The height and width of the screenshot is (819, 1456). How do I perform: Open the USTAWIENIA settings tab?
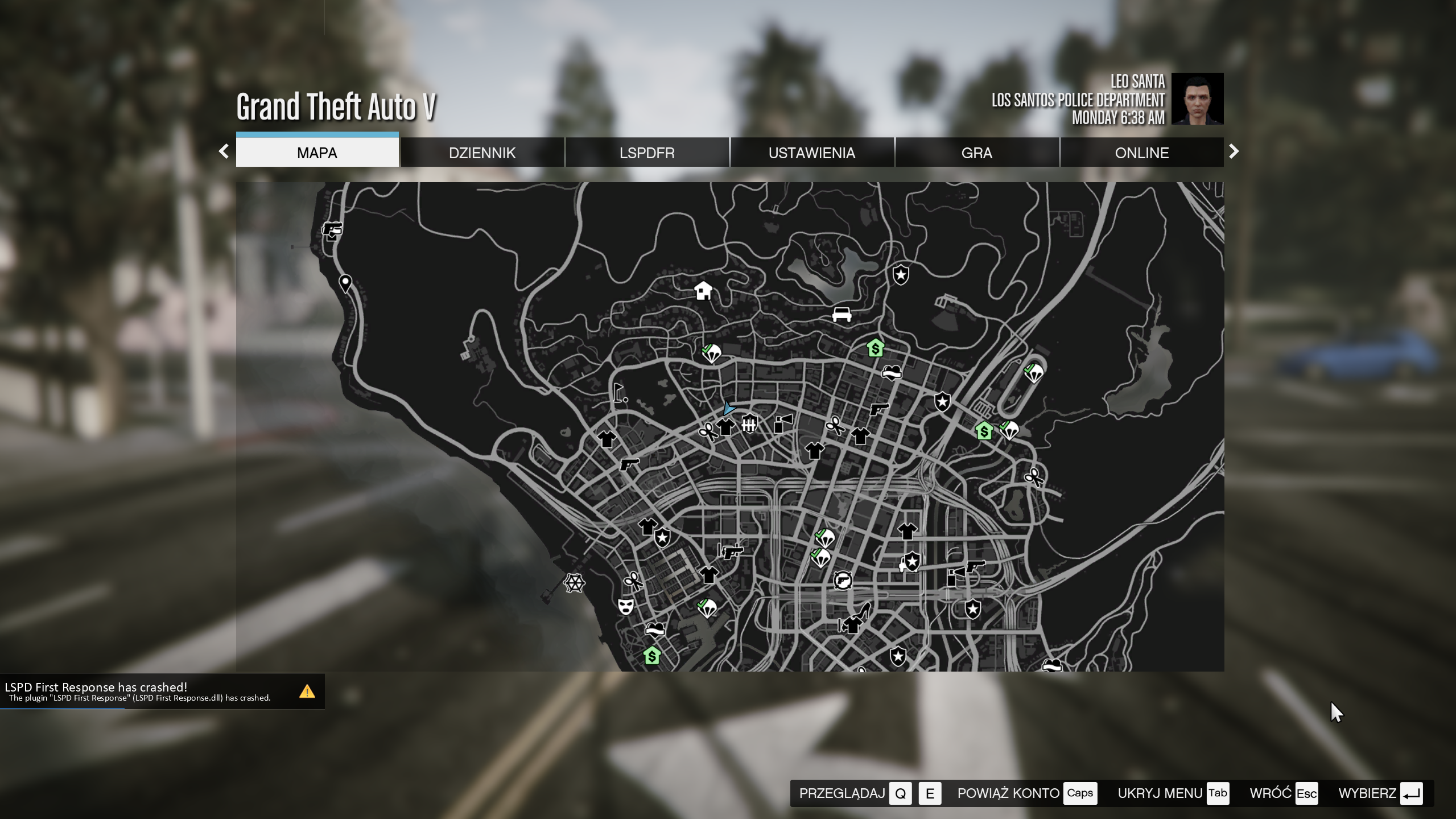(x=811, y=153)
